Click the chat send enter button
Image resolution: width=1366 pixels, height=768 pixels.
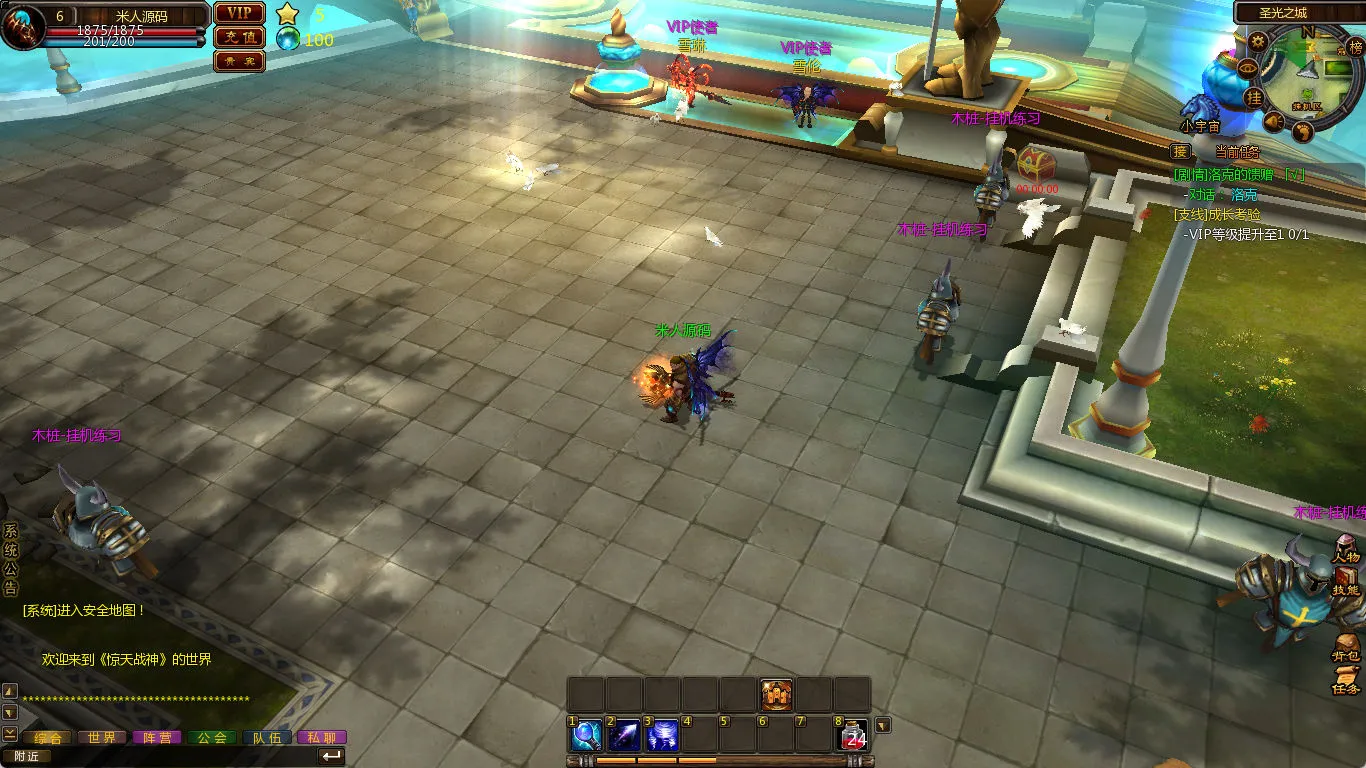coord(332,756)
